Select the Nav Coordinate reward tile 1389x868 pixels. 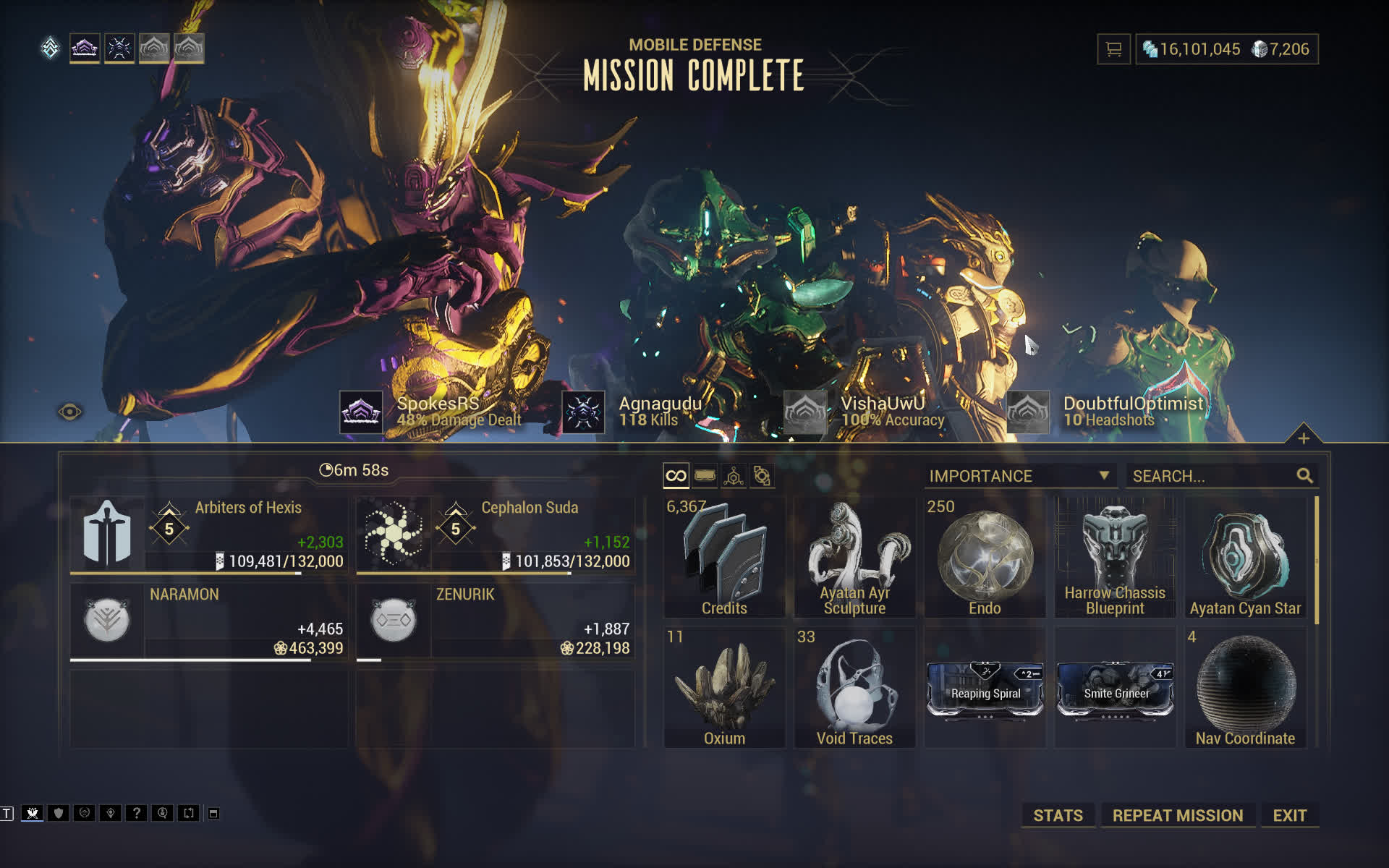pos(1245,687)
